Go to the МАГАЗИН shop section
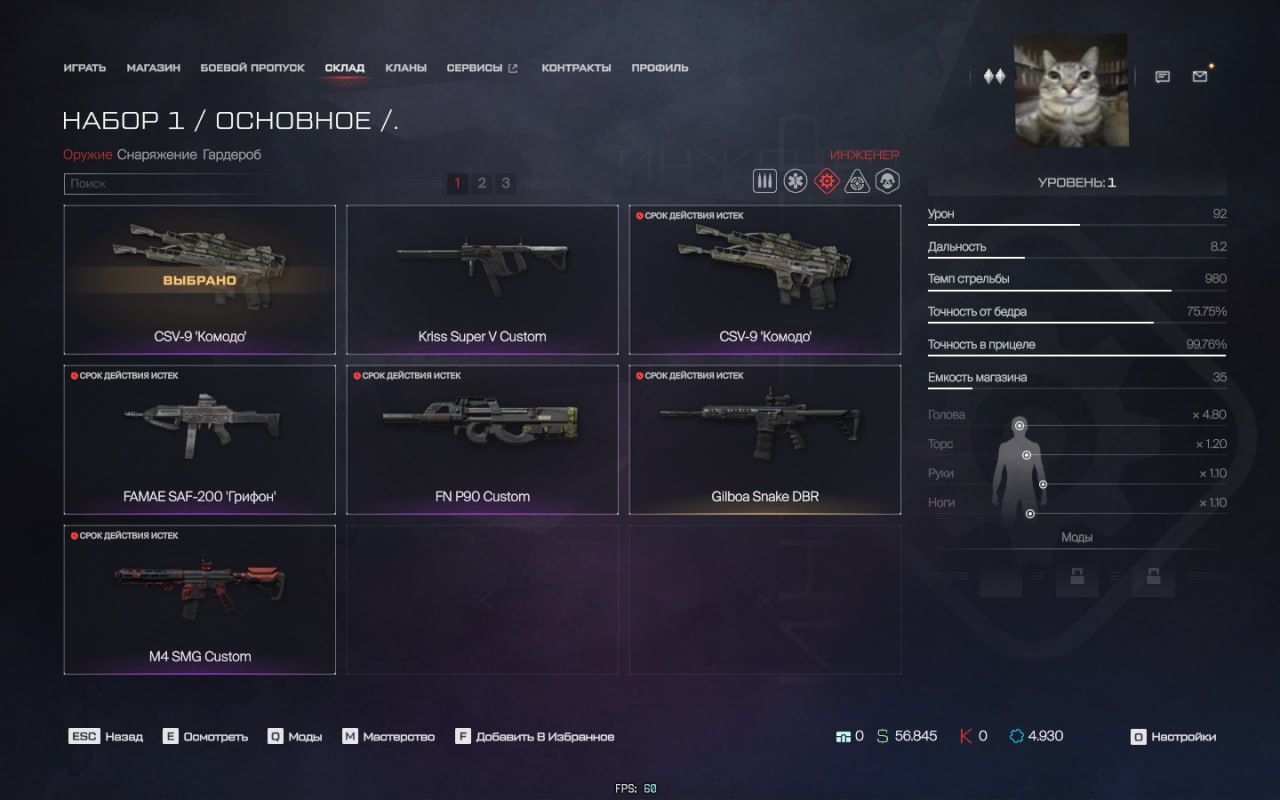 point(153,68)
